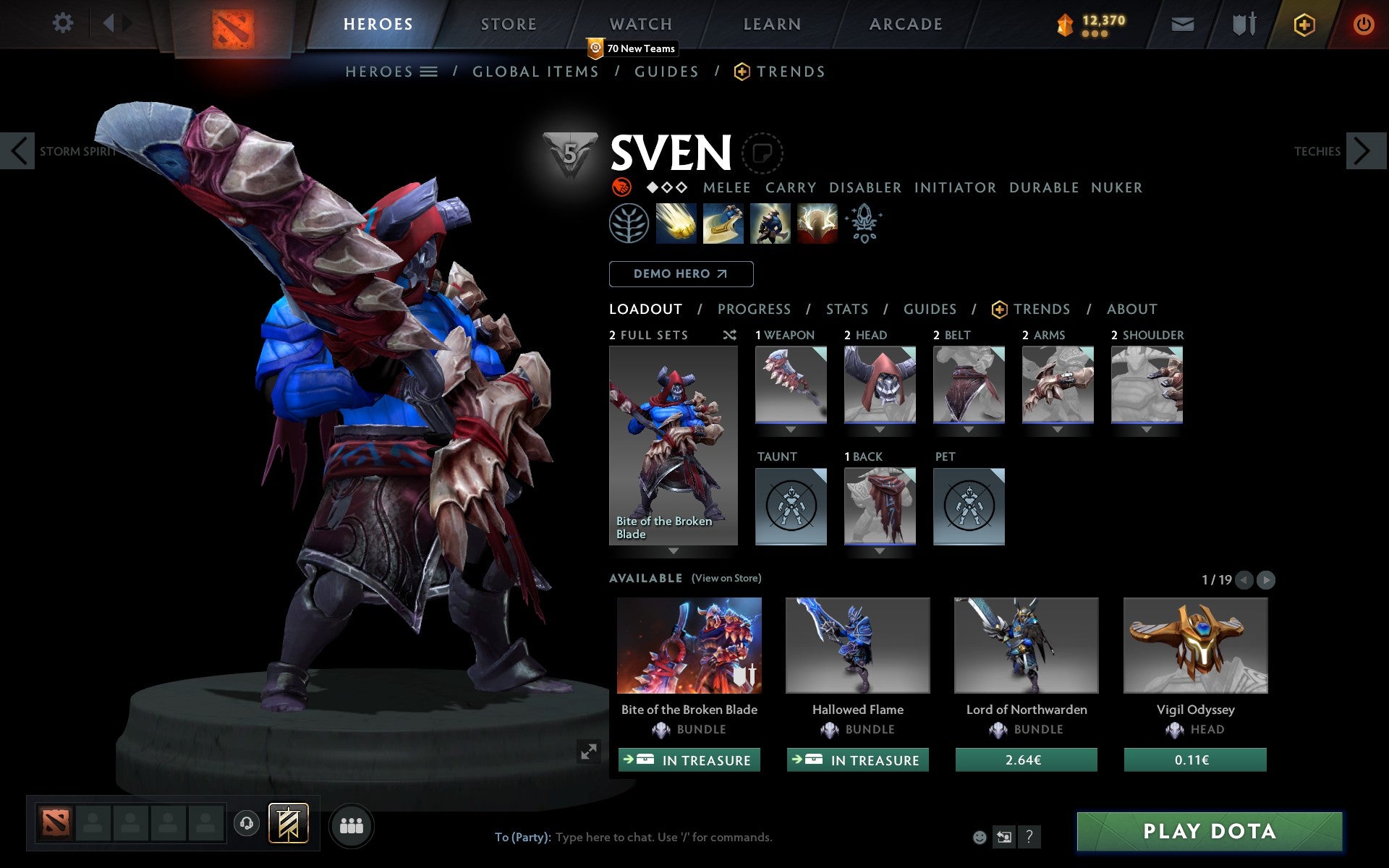1389x868 pixels.
Task: Toggle fullscreen hero preview with expand arrows
Action: 587,752
